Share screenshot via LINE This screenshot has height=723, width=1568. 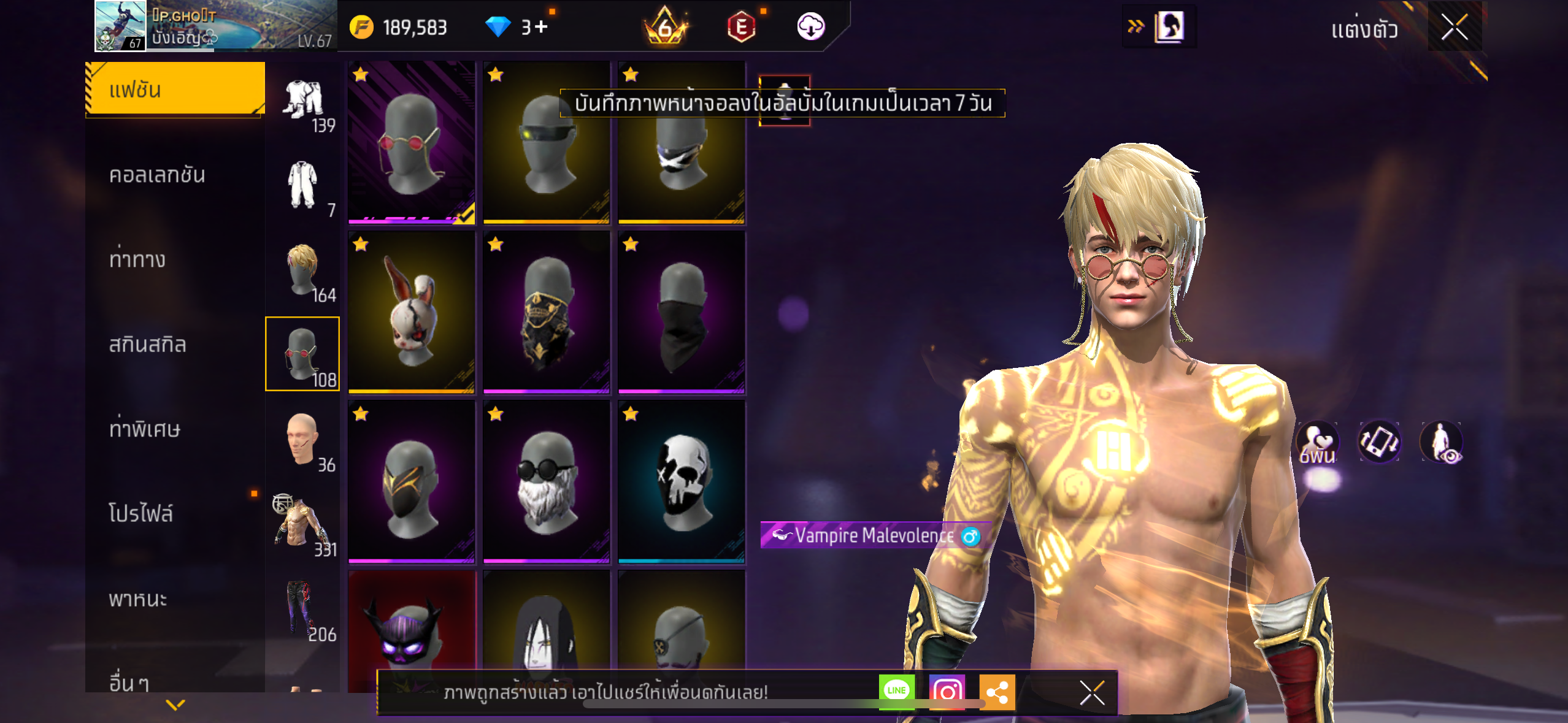896,692
